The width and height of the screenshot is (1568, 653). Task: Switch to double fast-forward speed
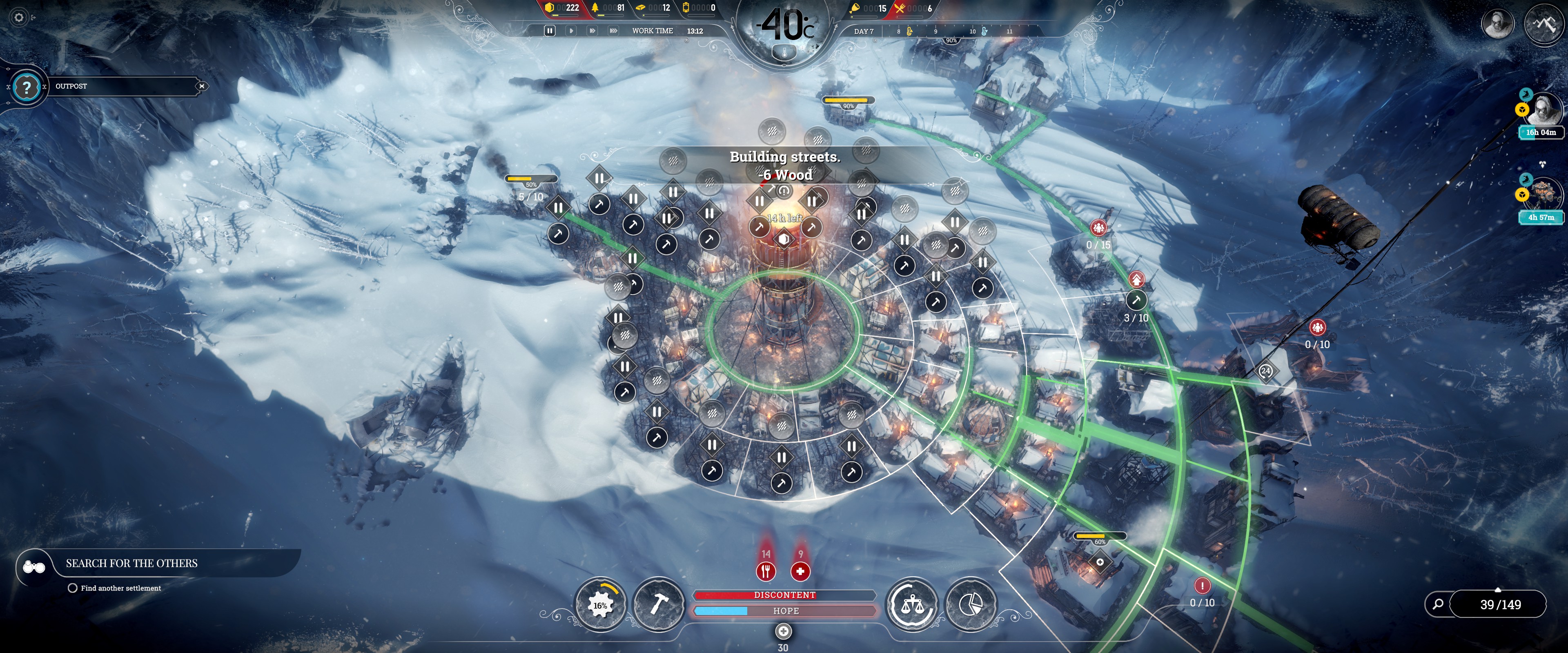(592, 31)
